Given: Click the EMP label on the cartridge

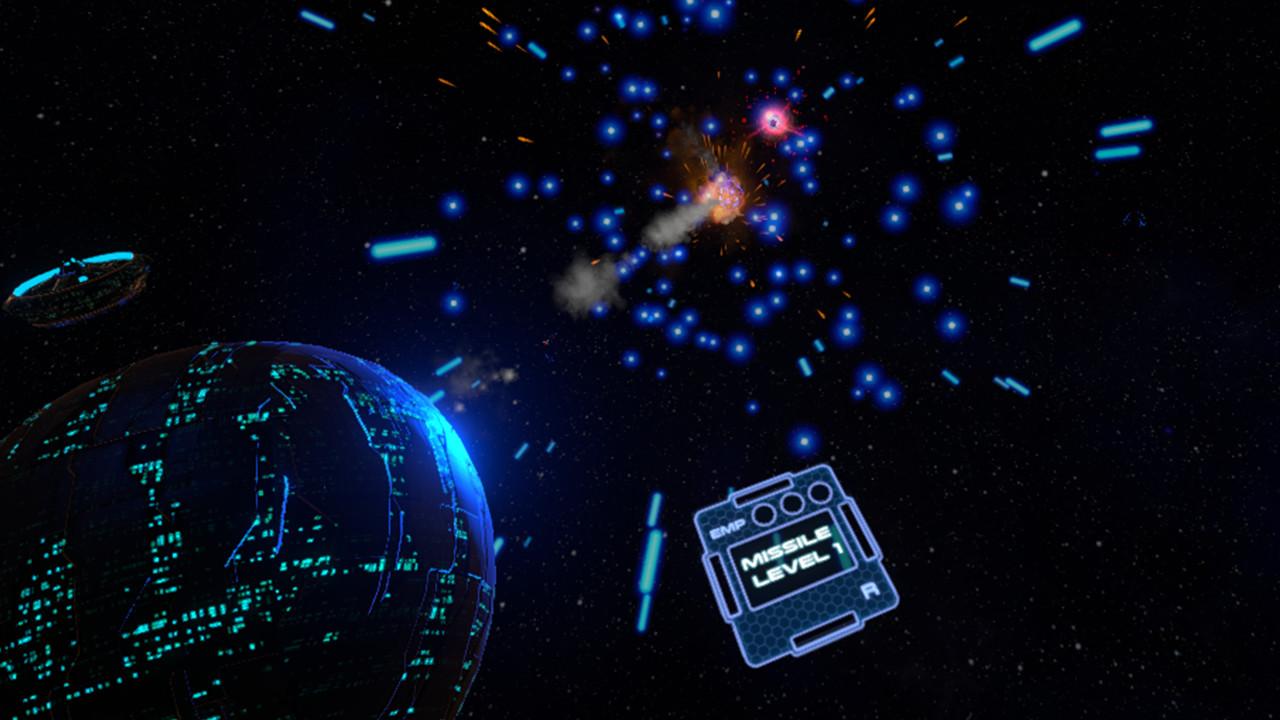Looking at the screenshot, I should 728,529.
